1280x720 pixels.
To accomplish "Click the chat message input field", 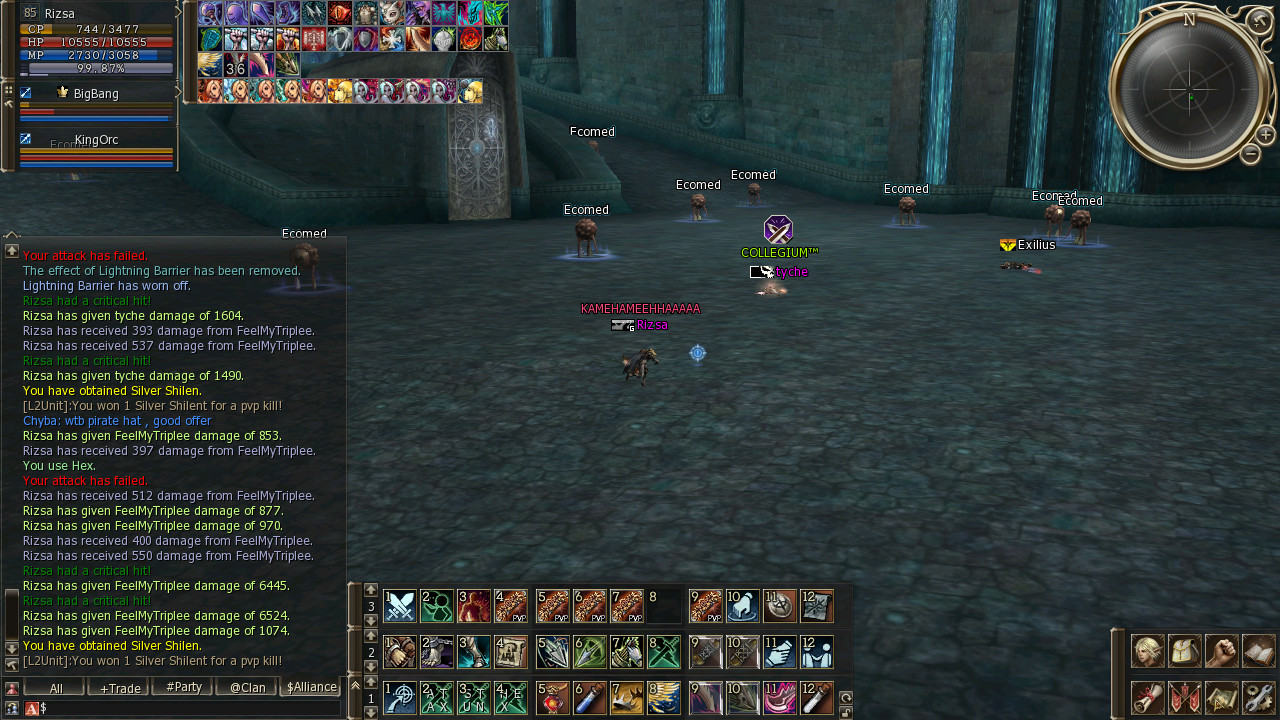I will click(190, 708).
